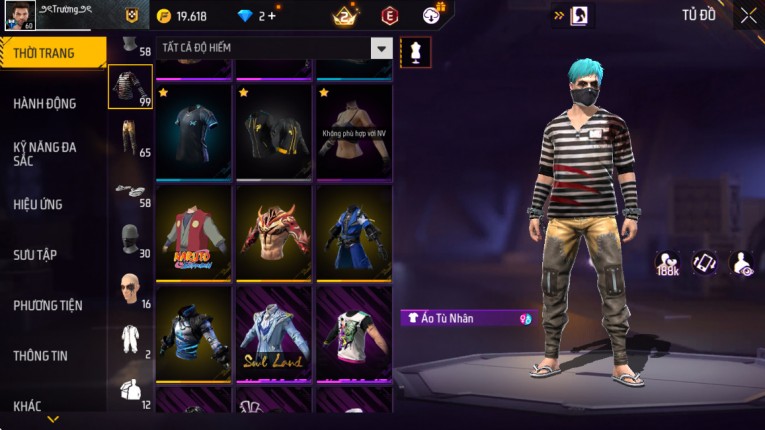Toggle the eye visibility icon beside character
Screen dimensions: 765x430
(x=742, y=263)
